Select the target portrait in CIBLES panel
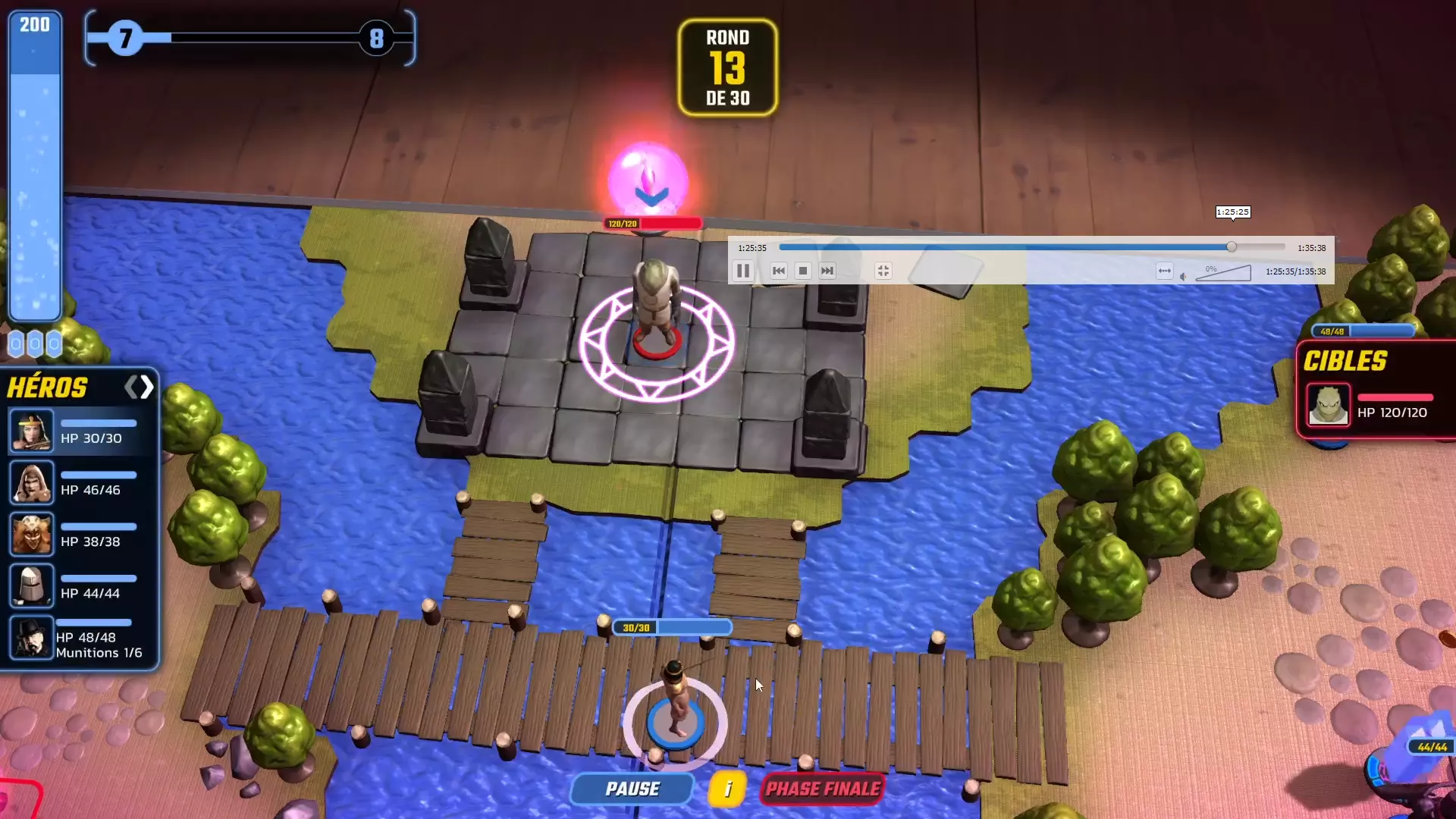Viewport: 1456px width, 819px height. [1328, 405]
